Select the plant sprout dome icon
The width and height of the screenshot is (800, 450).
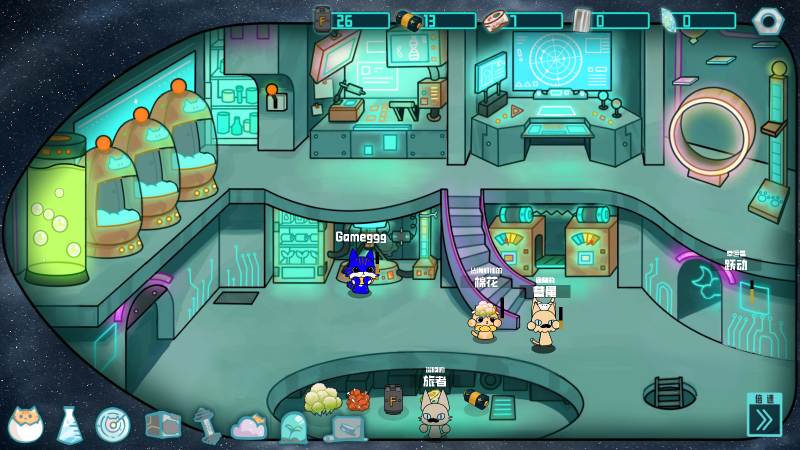pos(294,427)
